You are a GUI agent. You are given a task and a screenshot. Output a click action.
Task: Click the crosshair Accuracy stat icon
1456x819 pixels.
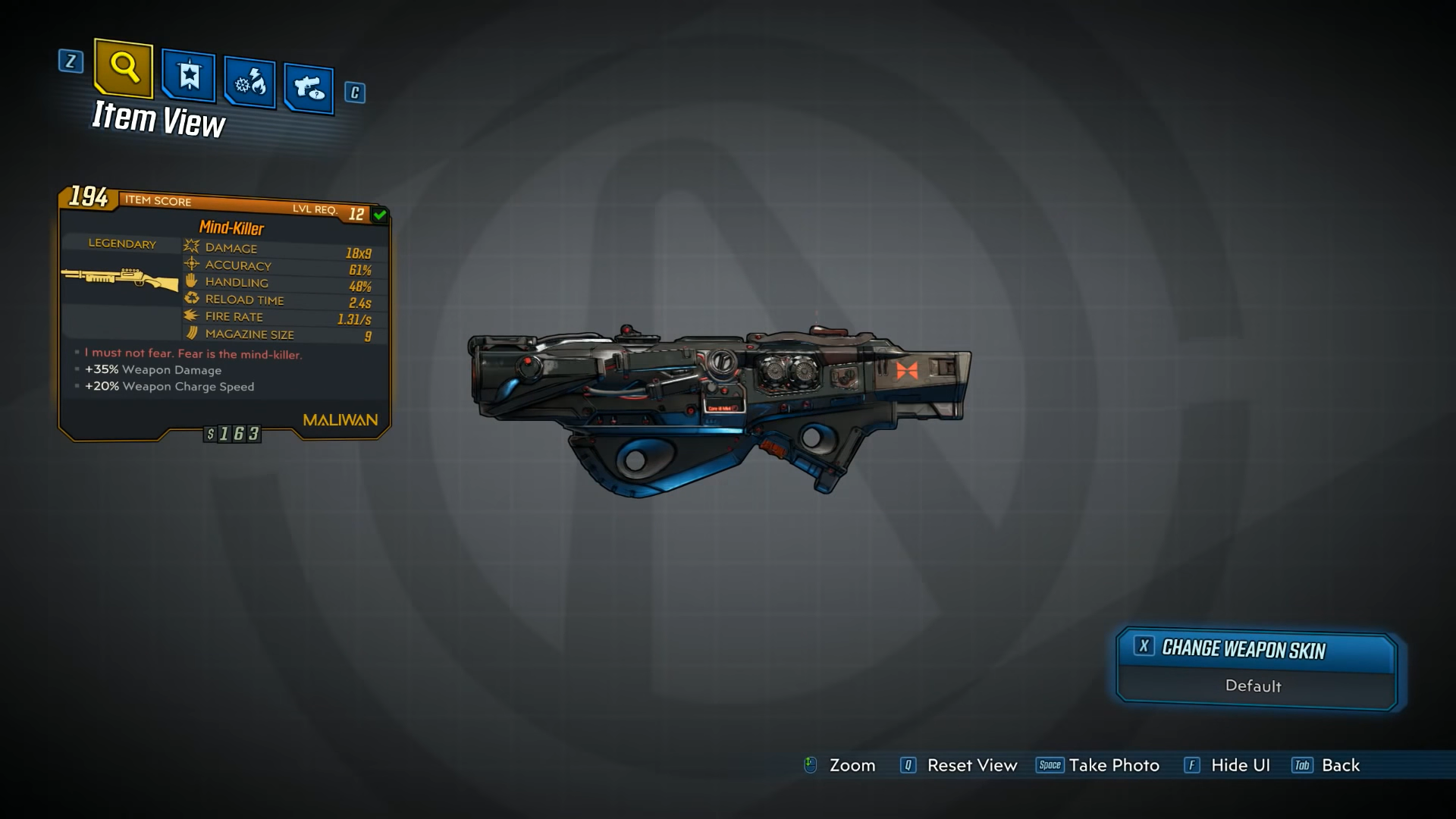190,265
